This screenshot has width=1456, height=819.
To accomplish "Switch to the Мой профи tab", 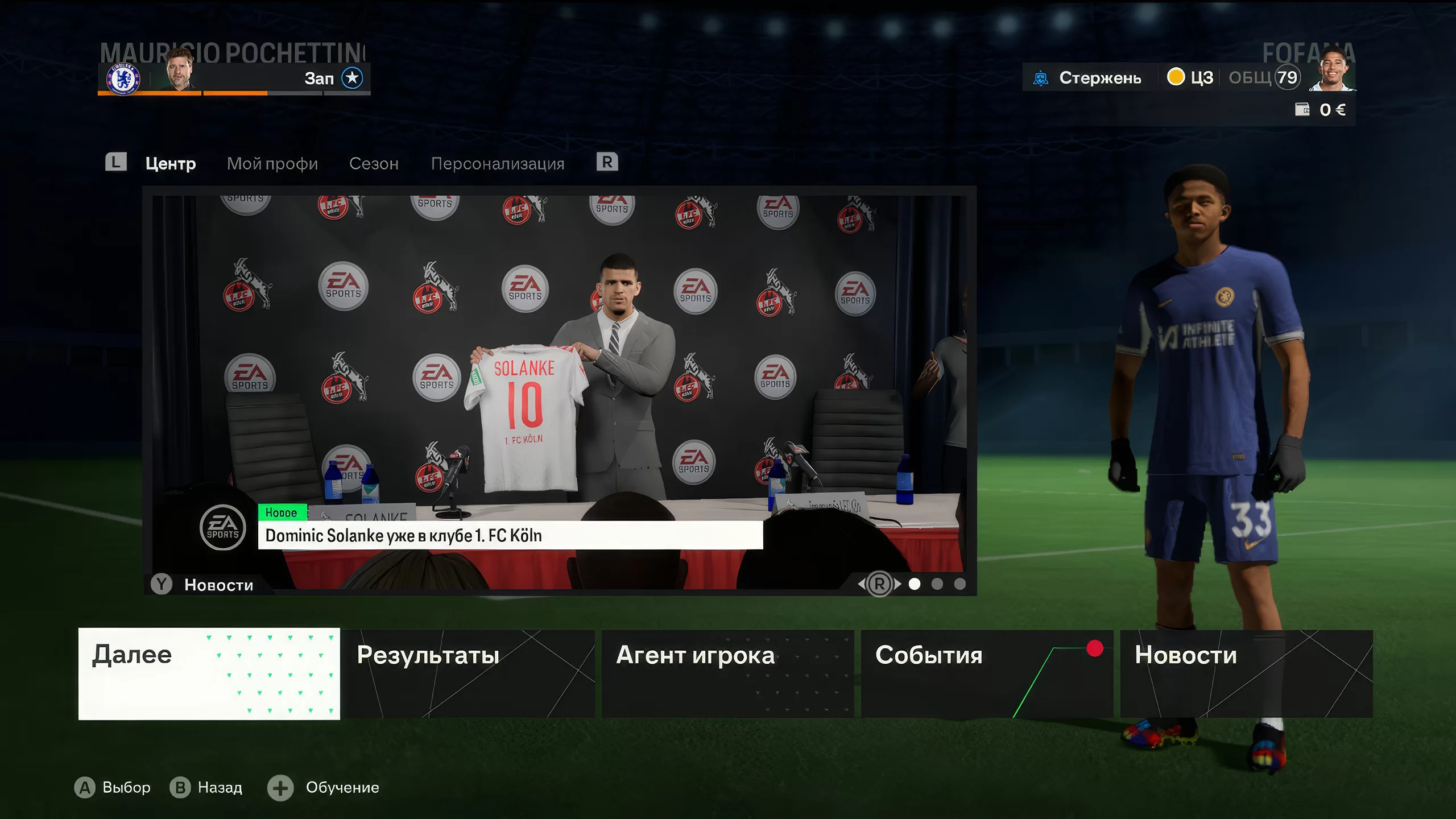I will pos(272,164).
